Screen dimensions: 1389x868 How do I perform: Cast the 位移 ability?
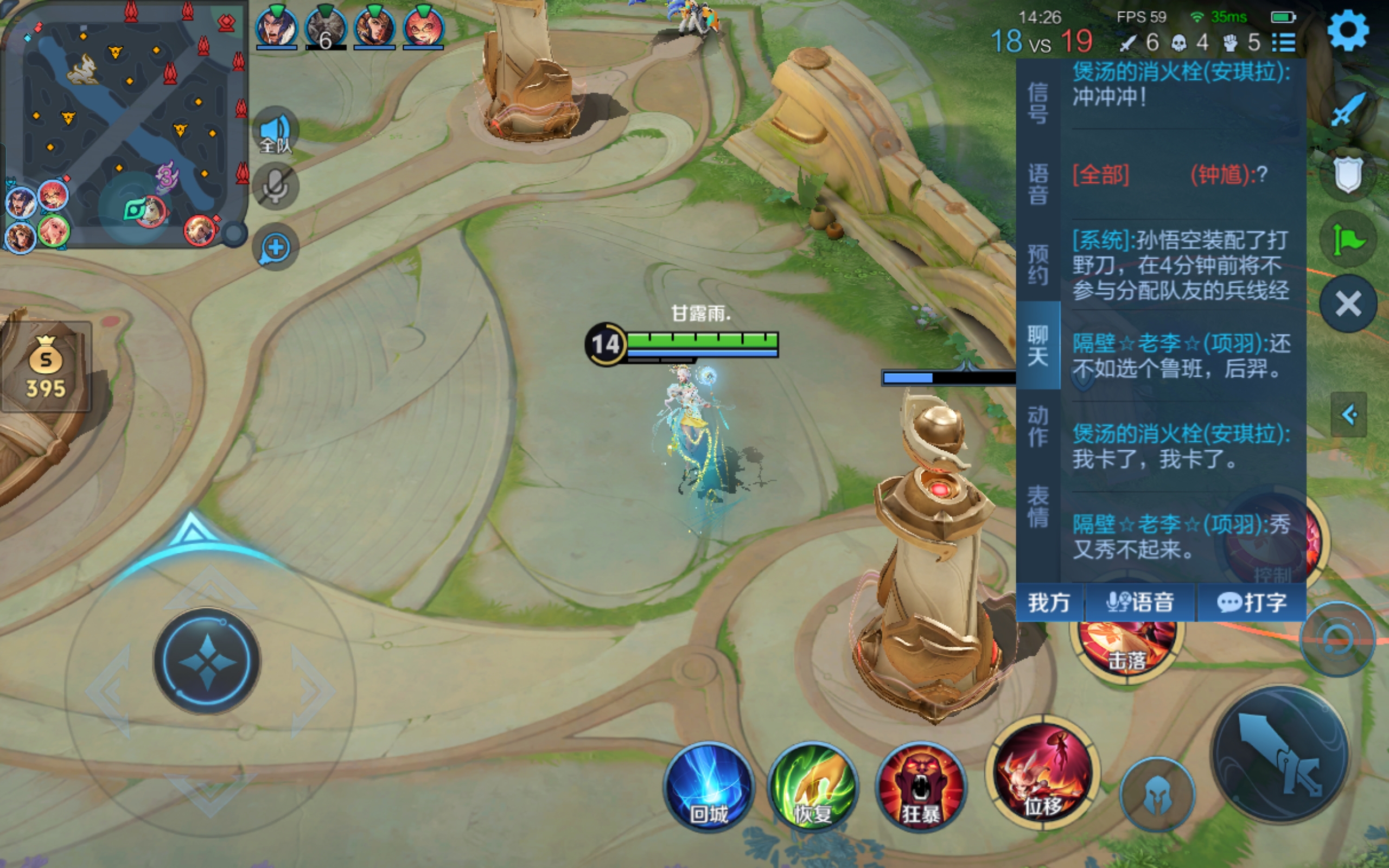(1043, 772)
